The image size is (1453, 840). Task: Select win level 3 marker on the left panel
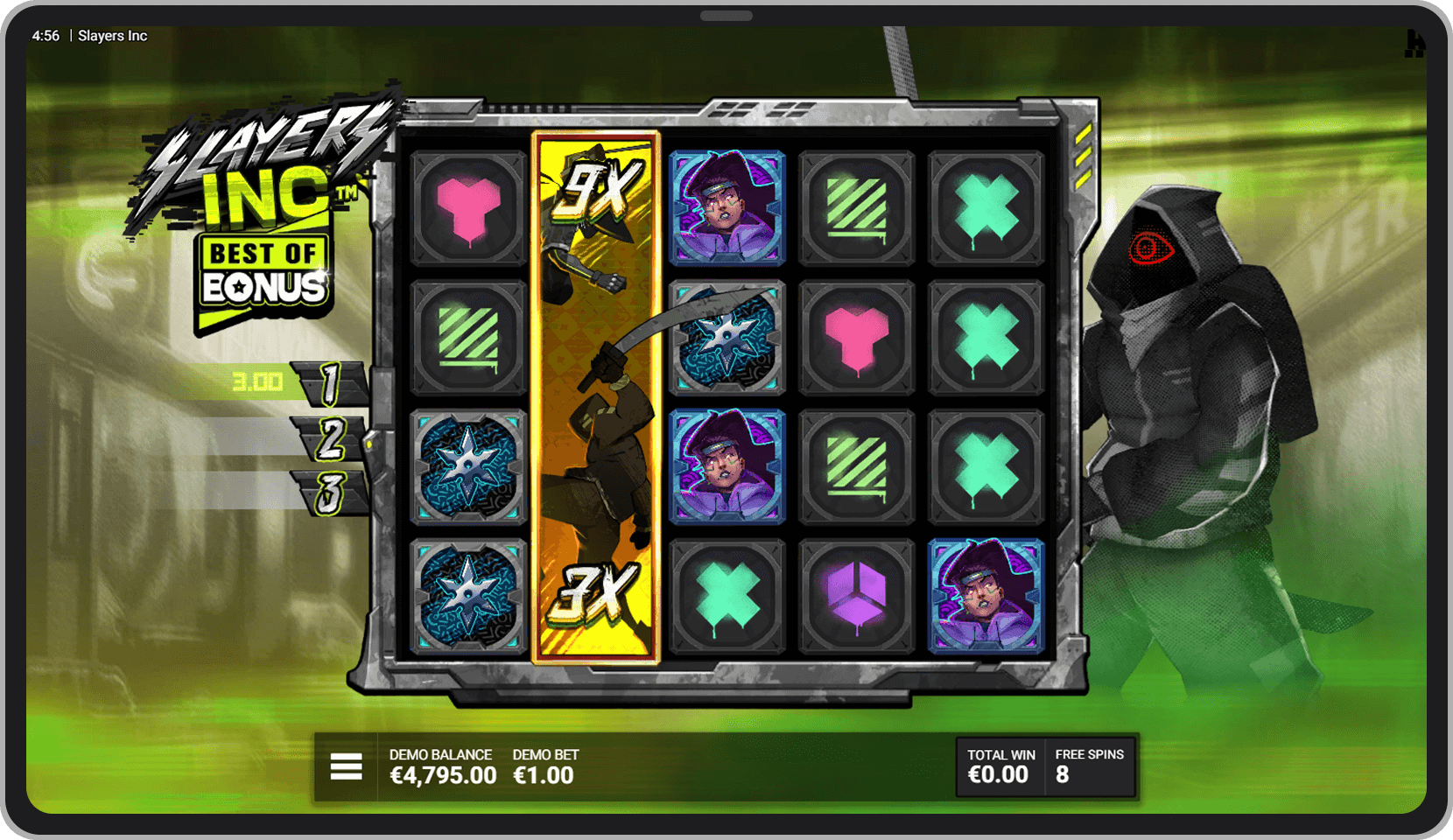[330, 492]
